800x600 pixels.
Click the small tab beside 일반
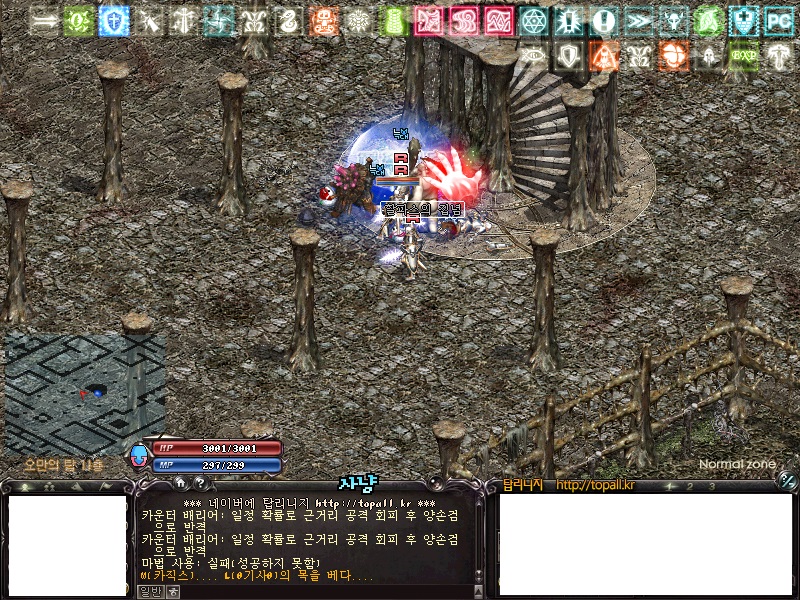174,591
